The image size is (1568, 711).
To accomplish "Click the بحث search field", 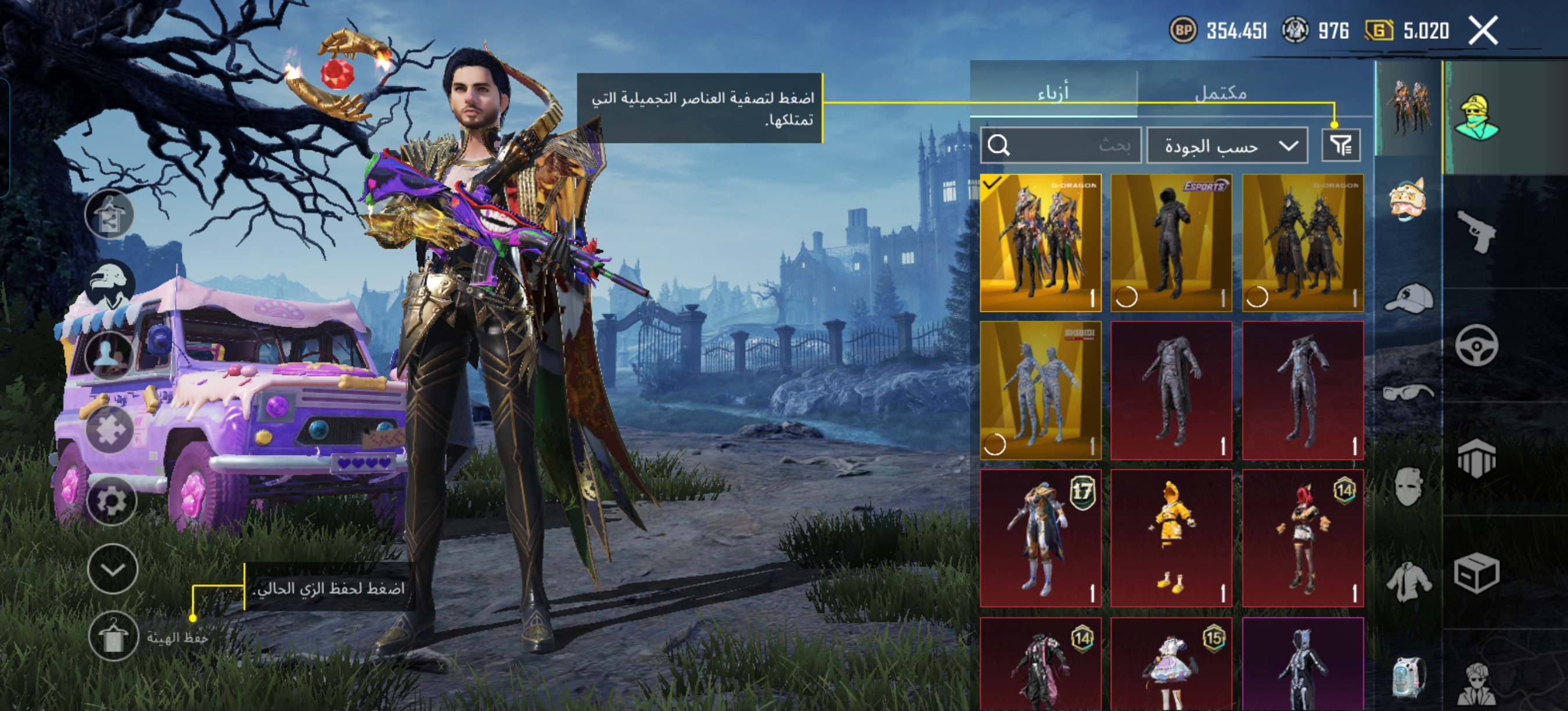I will [1061, 145].
